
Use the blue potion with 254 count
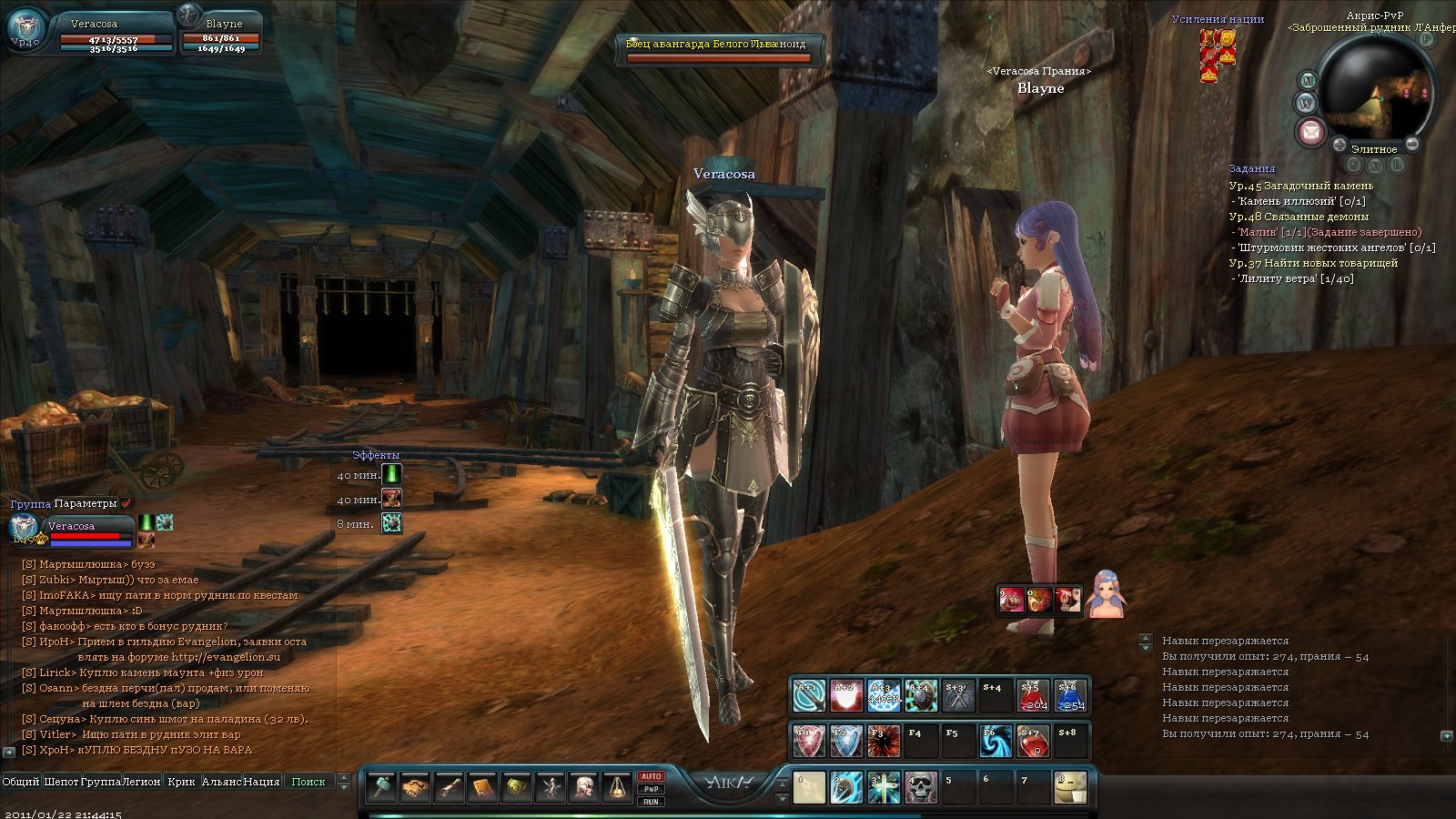tap(1071, 696)
